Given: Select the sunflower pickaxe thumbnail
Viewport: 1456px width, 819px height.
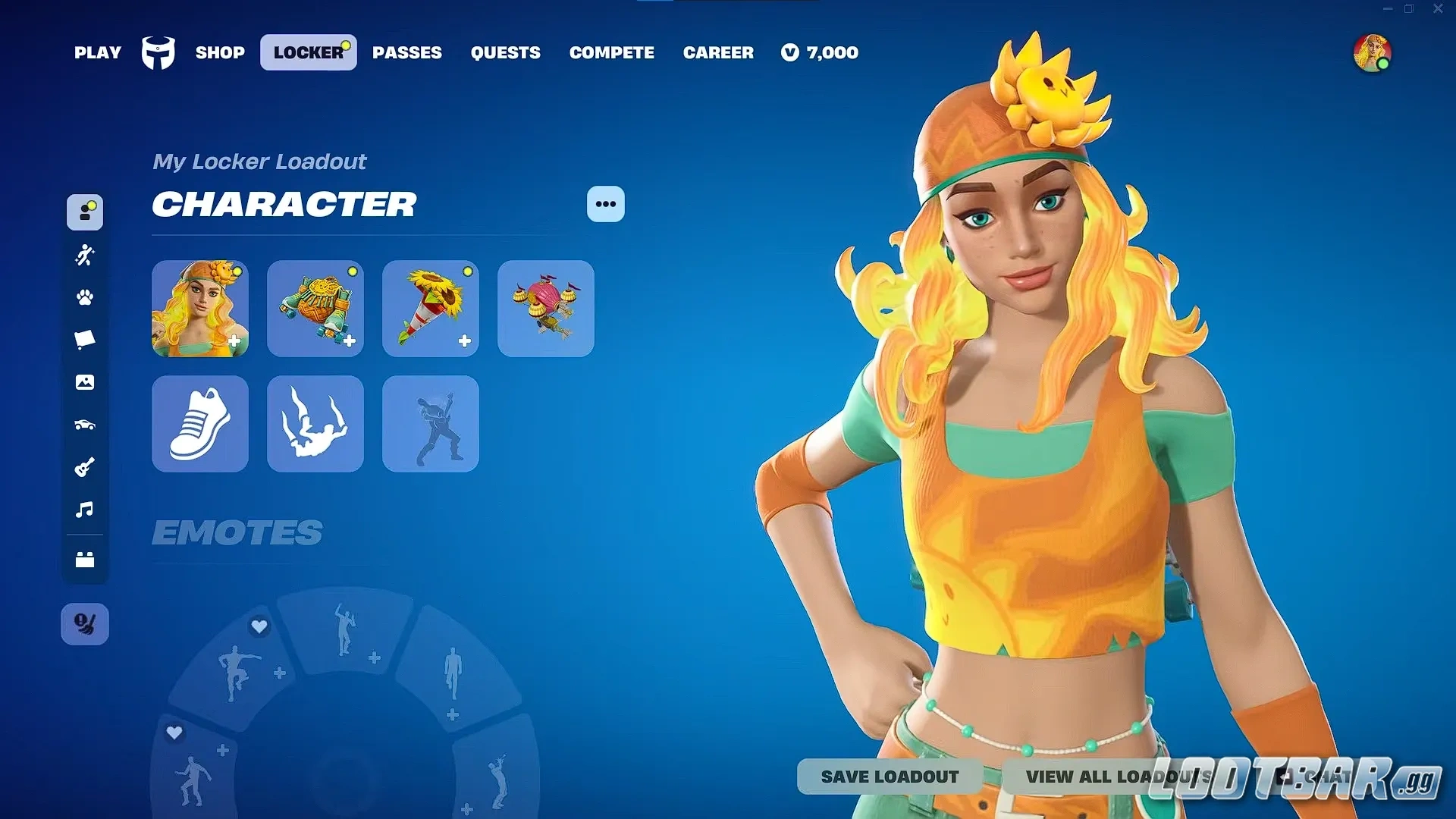Looking at the screenshot, I should [x=430, y=309].
